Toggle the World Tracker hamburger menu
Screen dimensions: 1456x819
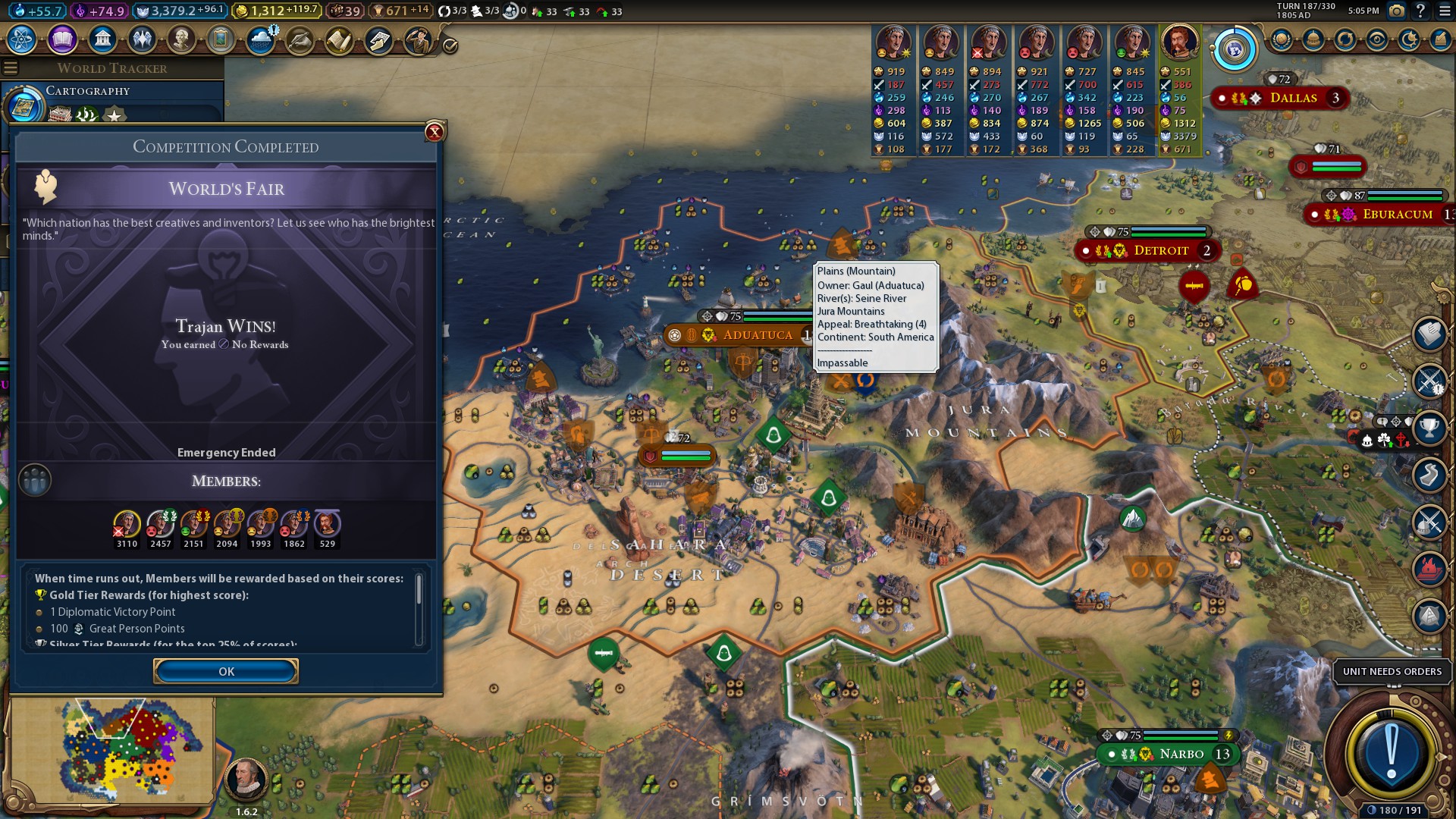pos(11,68)
